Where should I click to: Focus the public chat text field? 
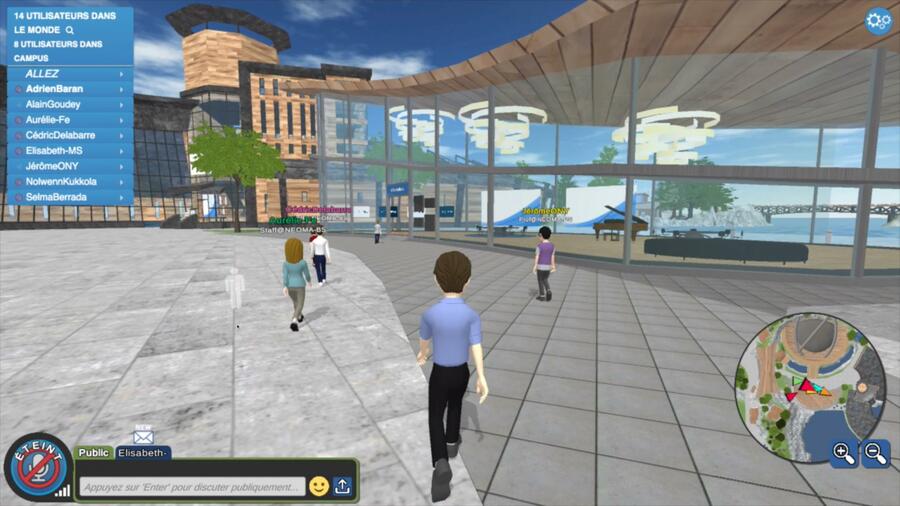[192, 487]
